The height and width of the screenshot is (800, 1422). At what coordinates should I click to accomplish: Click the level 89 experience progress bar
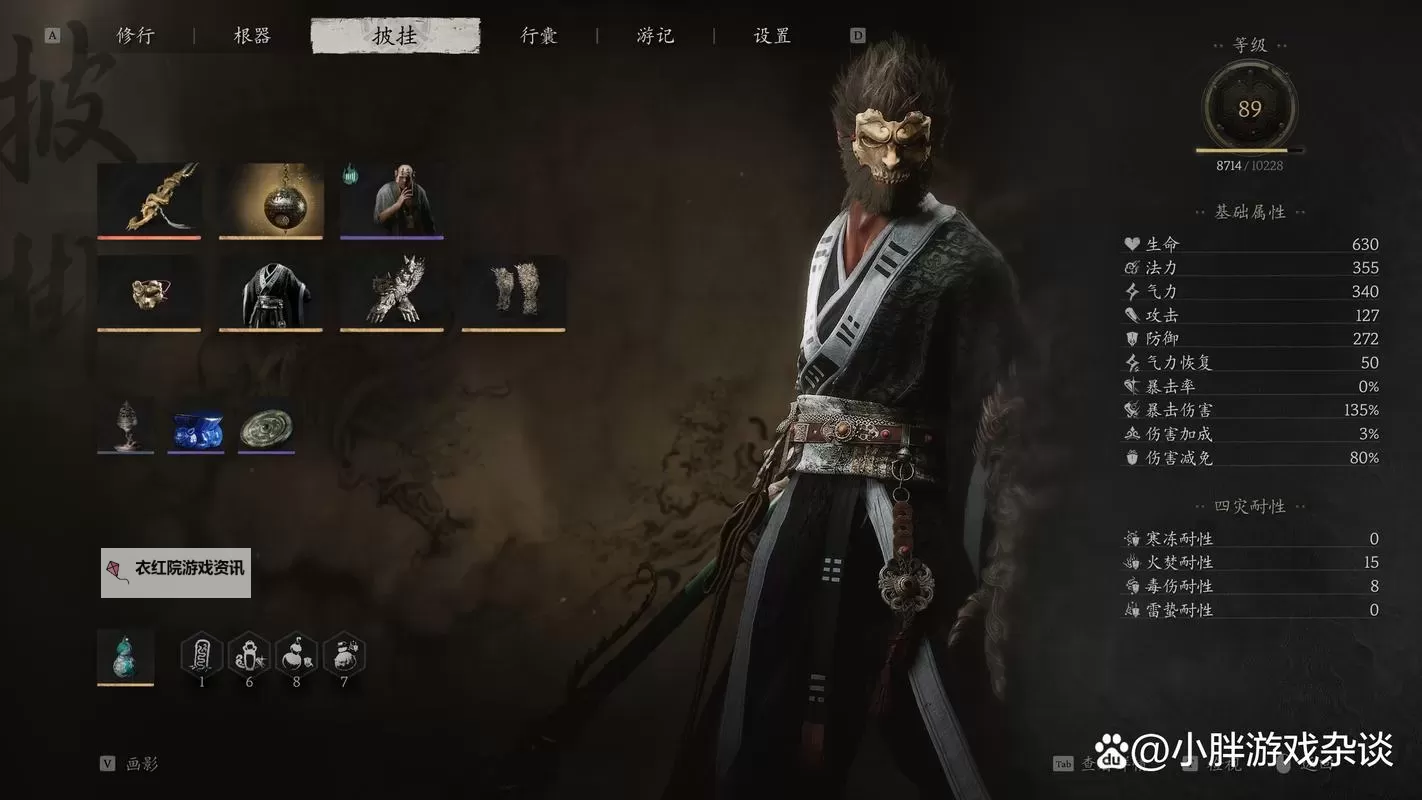[x=1248, y=148]
